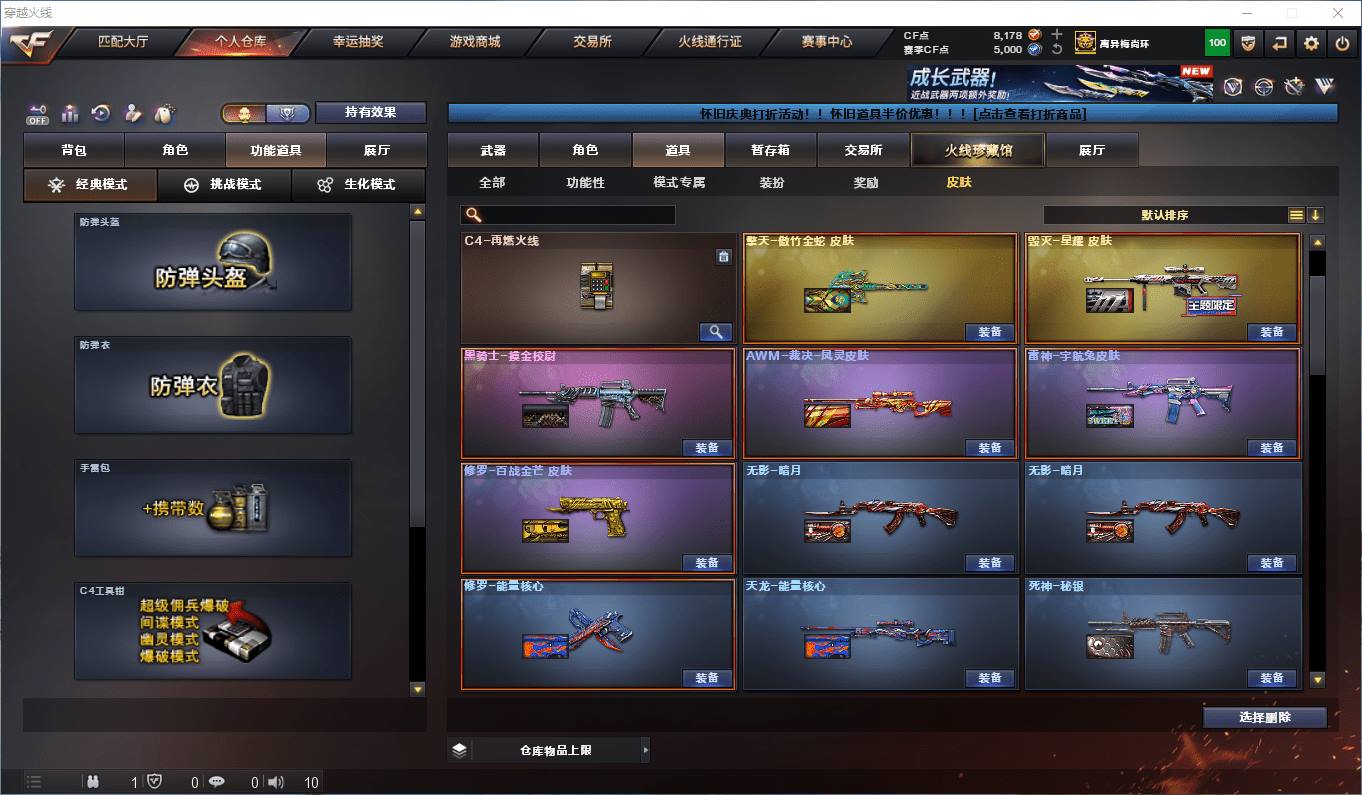This screenshot has width=1362, height=795.
Task: Open the 武器 weapons tab
Action: pos(493,150)
